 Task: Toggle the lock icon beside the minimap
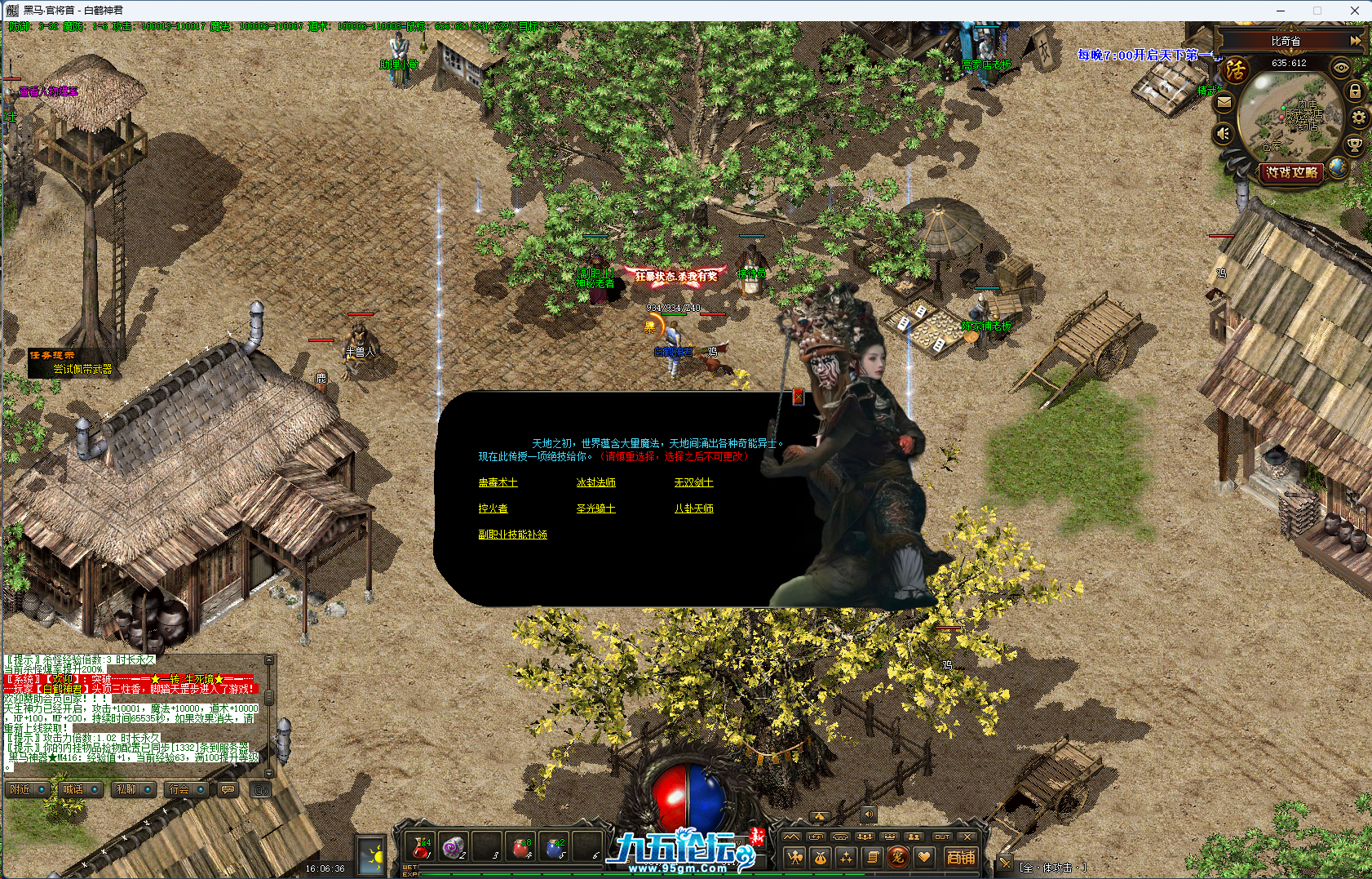(x=1355, y=90)
